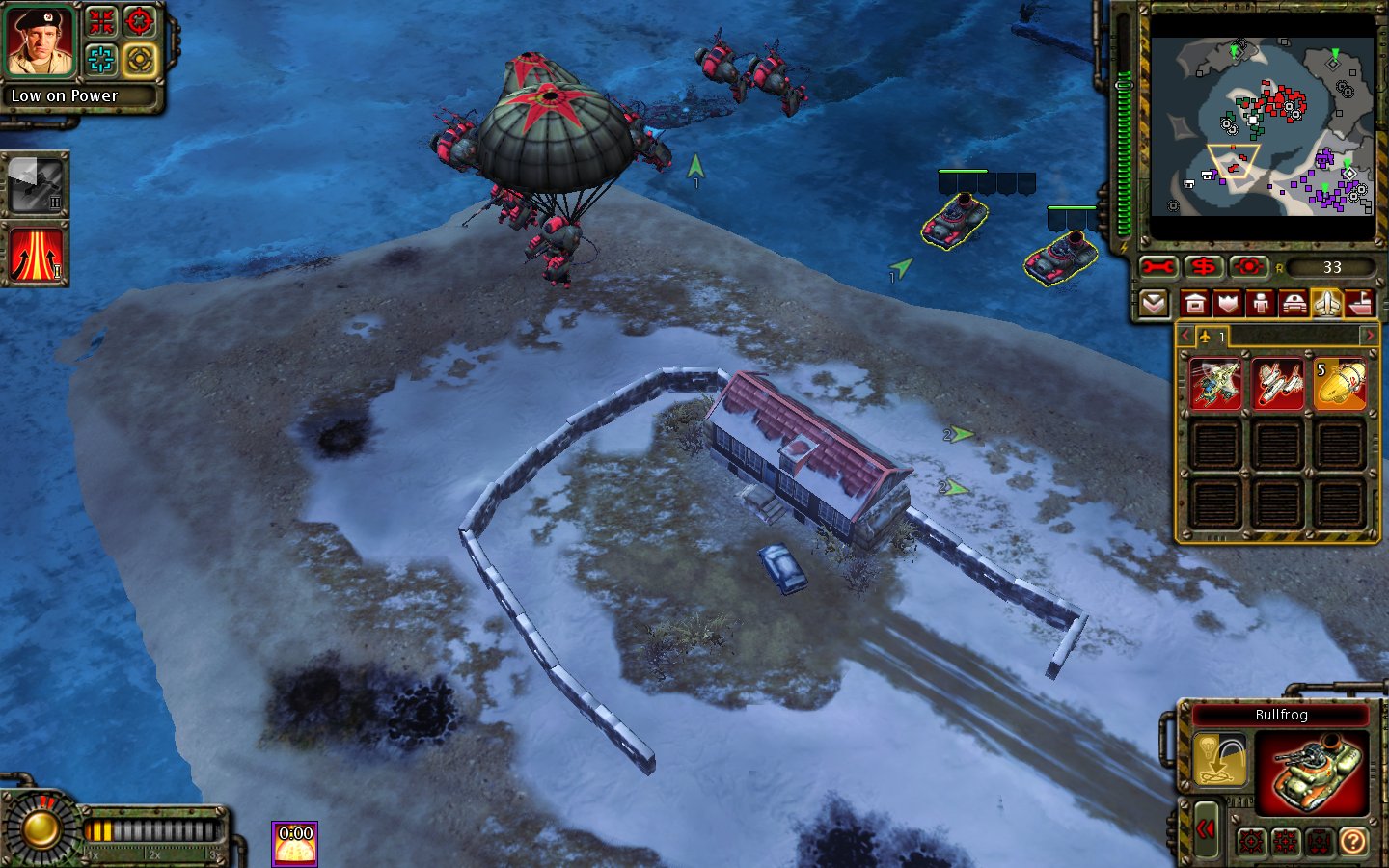The width and height of the screenshot is (1389, 868).
Task: Open the structures production tab
Action: click(x=1195, y=304)
